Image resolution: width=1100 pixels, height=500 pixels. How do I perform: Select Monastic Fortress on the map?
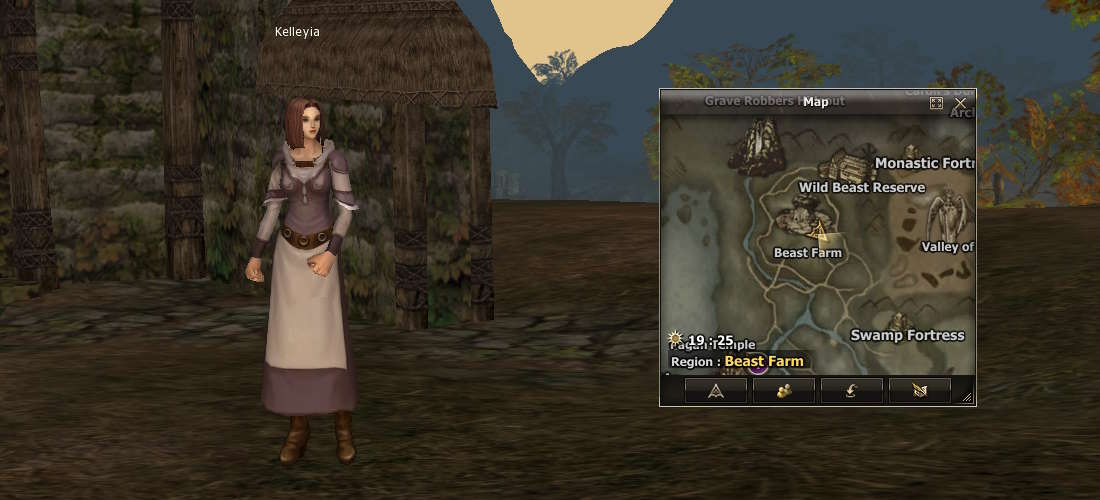pos(924,163)
